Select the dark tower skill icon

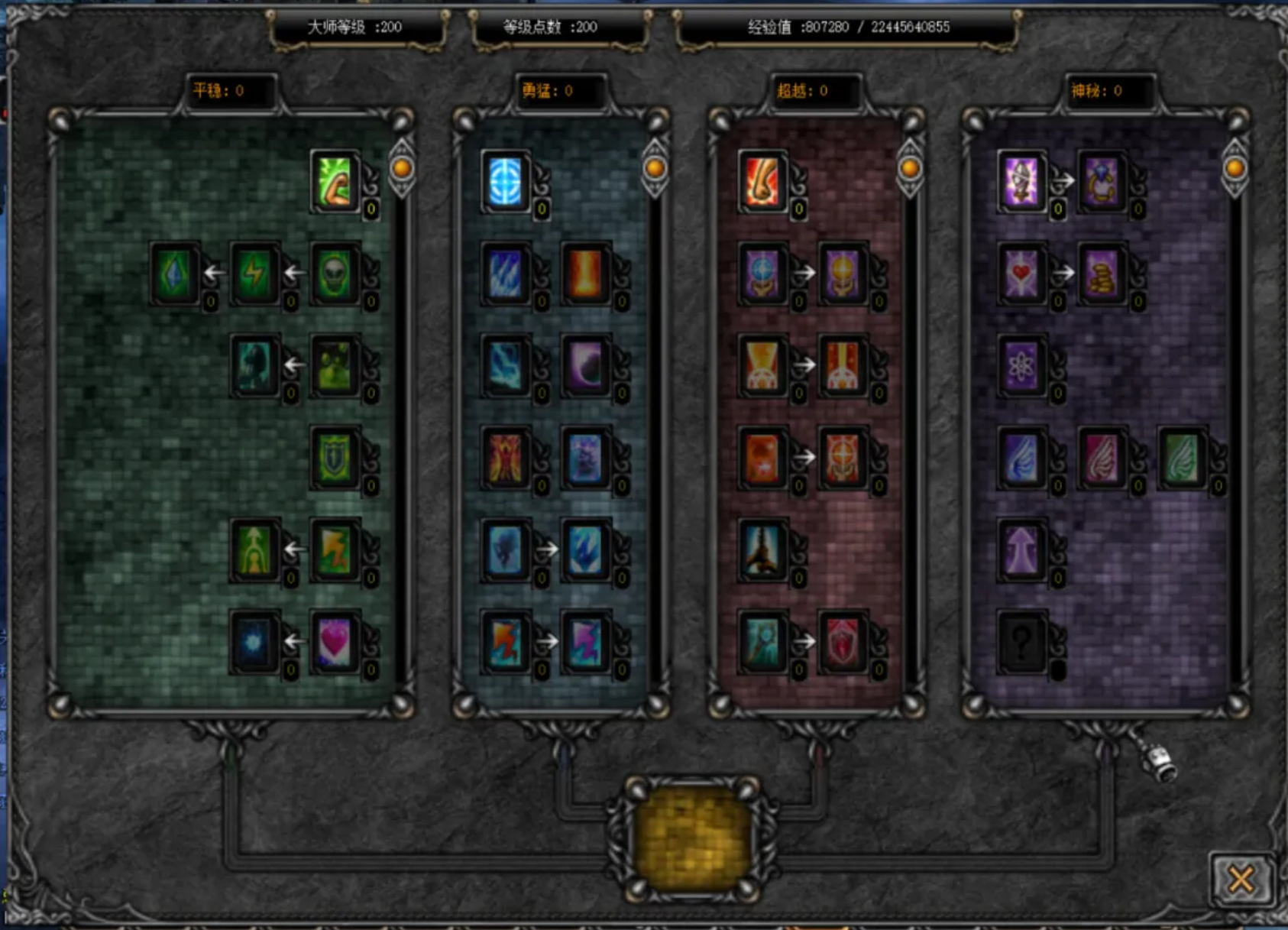762,549
